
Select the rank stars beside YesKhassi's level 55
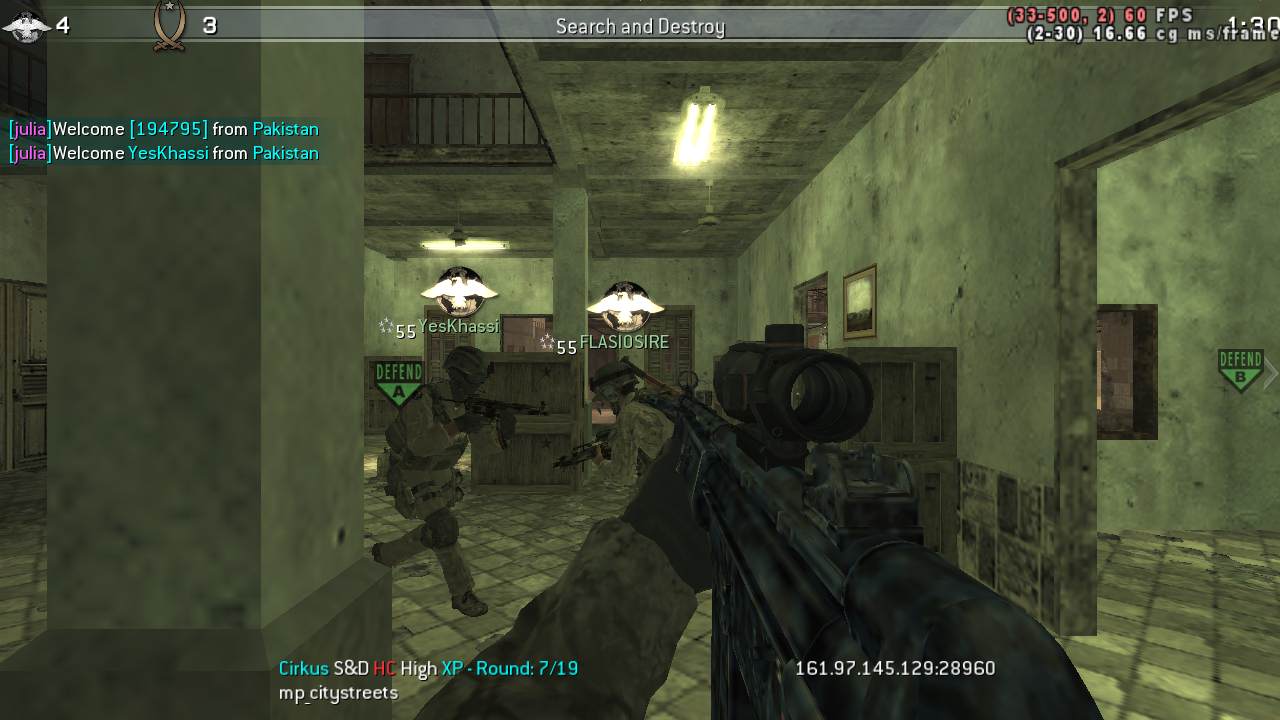(x=387, y=327)
